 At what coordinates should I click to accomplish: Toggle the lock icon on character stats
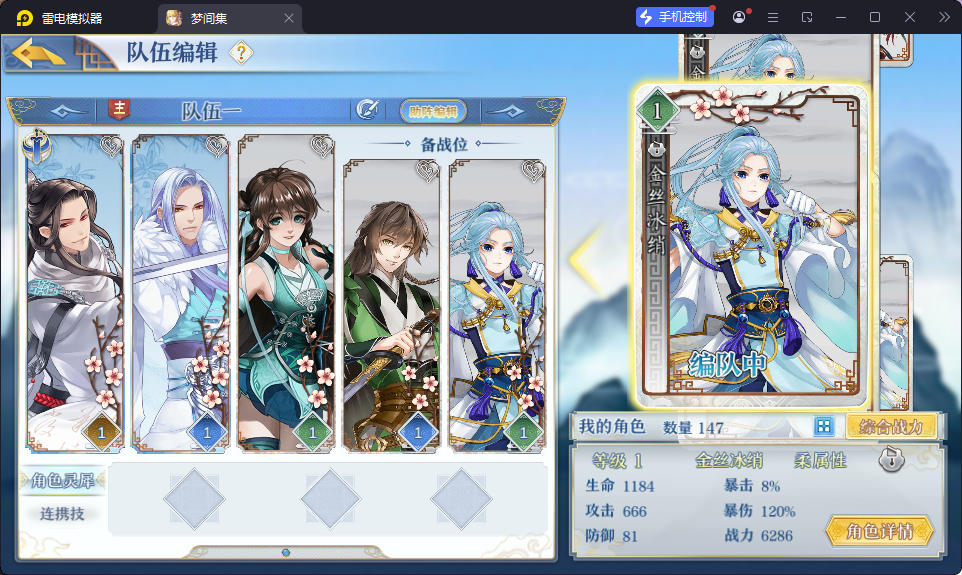pyautogui.click(x=892, y=461)
